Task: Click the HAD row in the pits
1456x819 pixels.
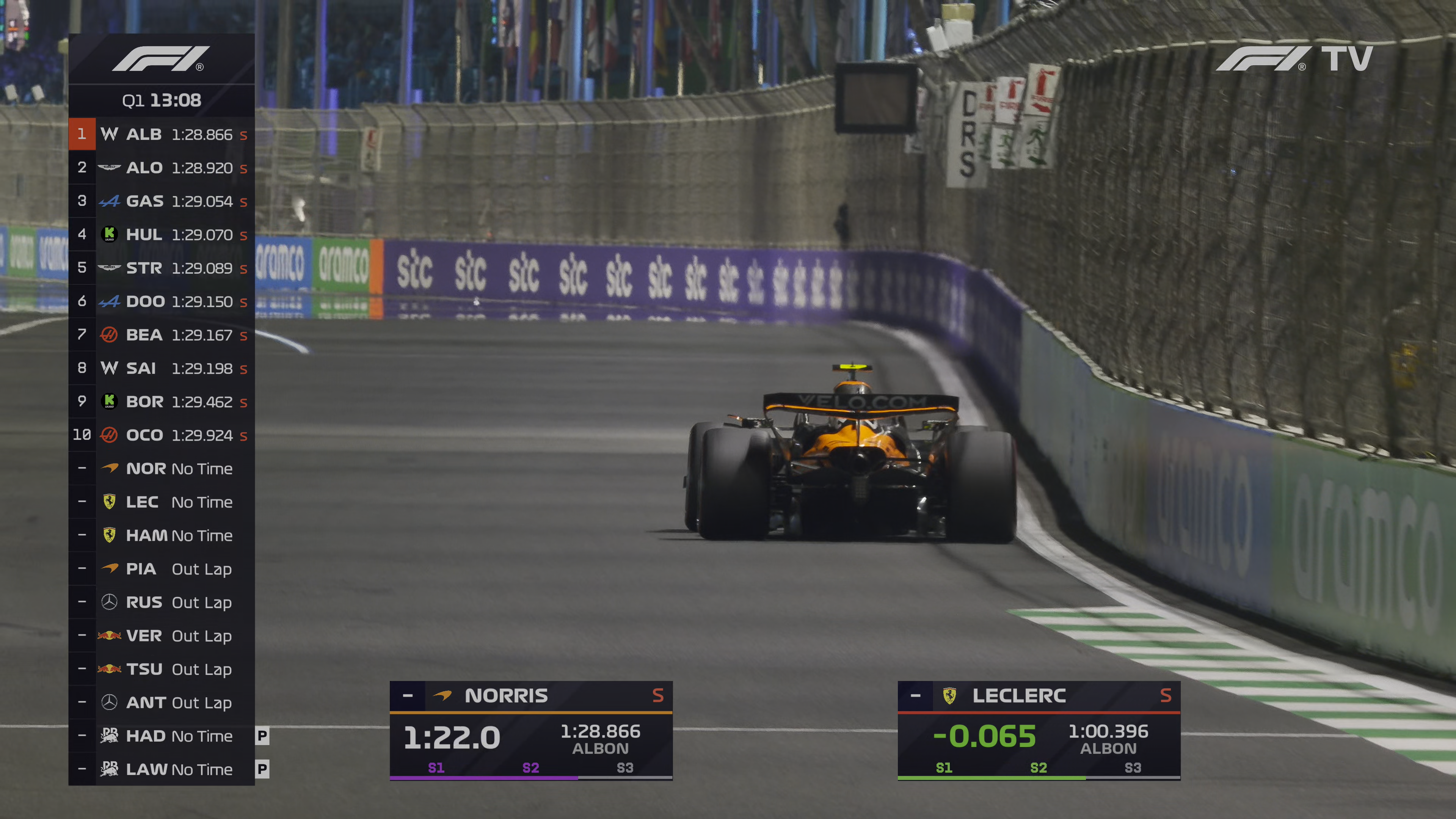Action: [162, 736]
